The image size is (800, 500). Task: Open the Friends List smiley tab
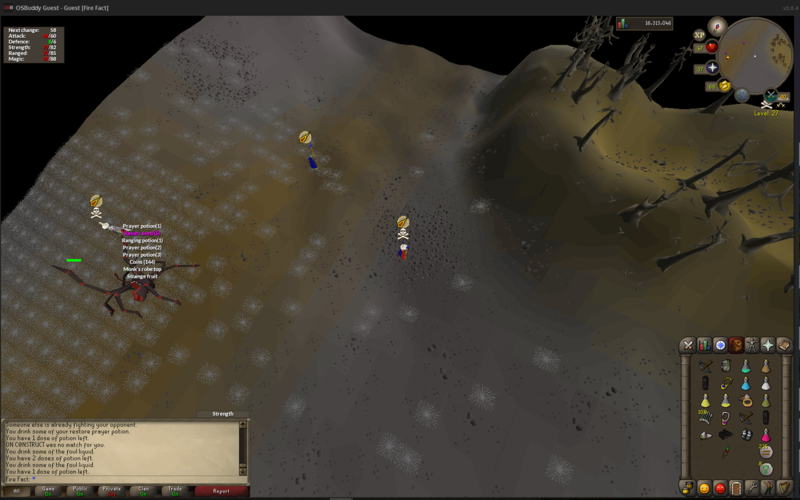(704, 488)
